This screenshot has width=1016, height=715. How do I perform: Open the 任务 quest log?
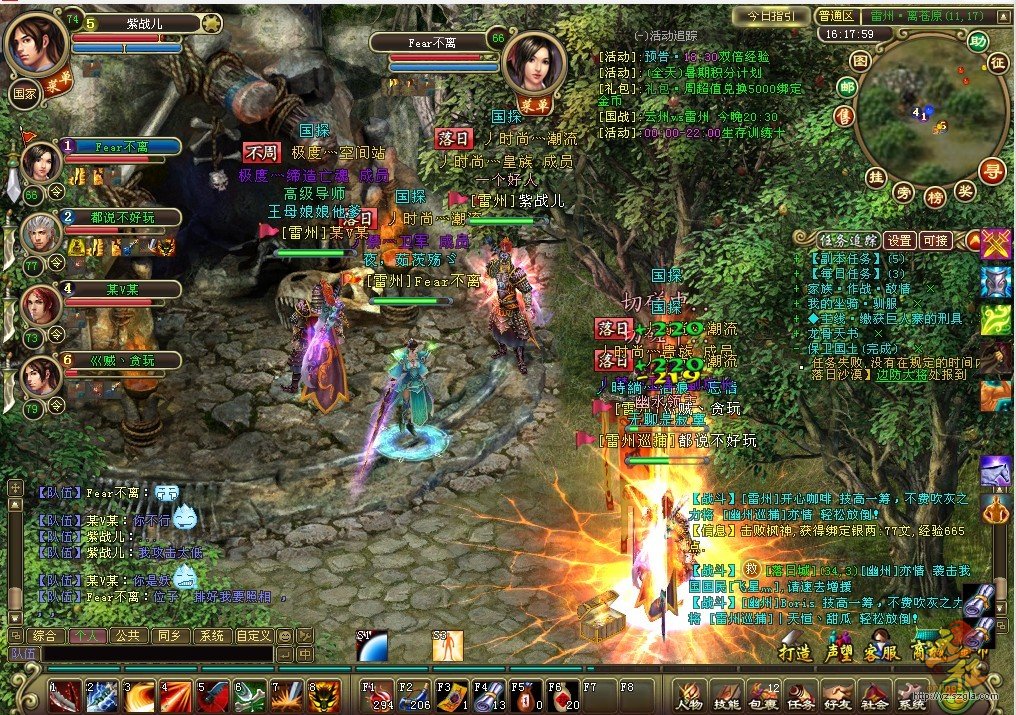point(800,694)
